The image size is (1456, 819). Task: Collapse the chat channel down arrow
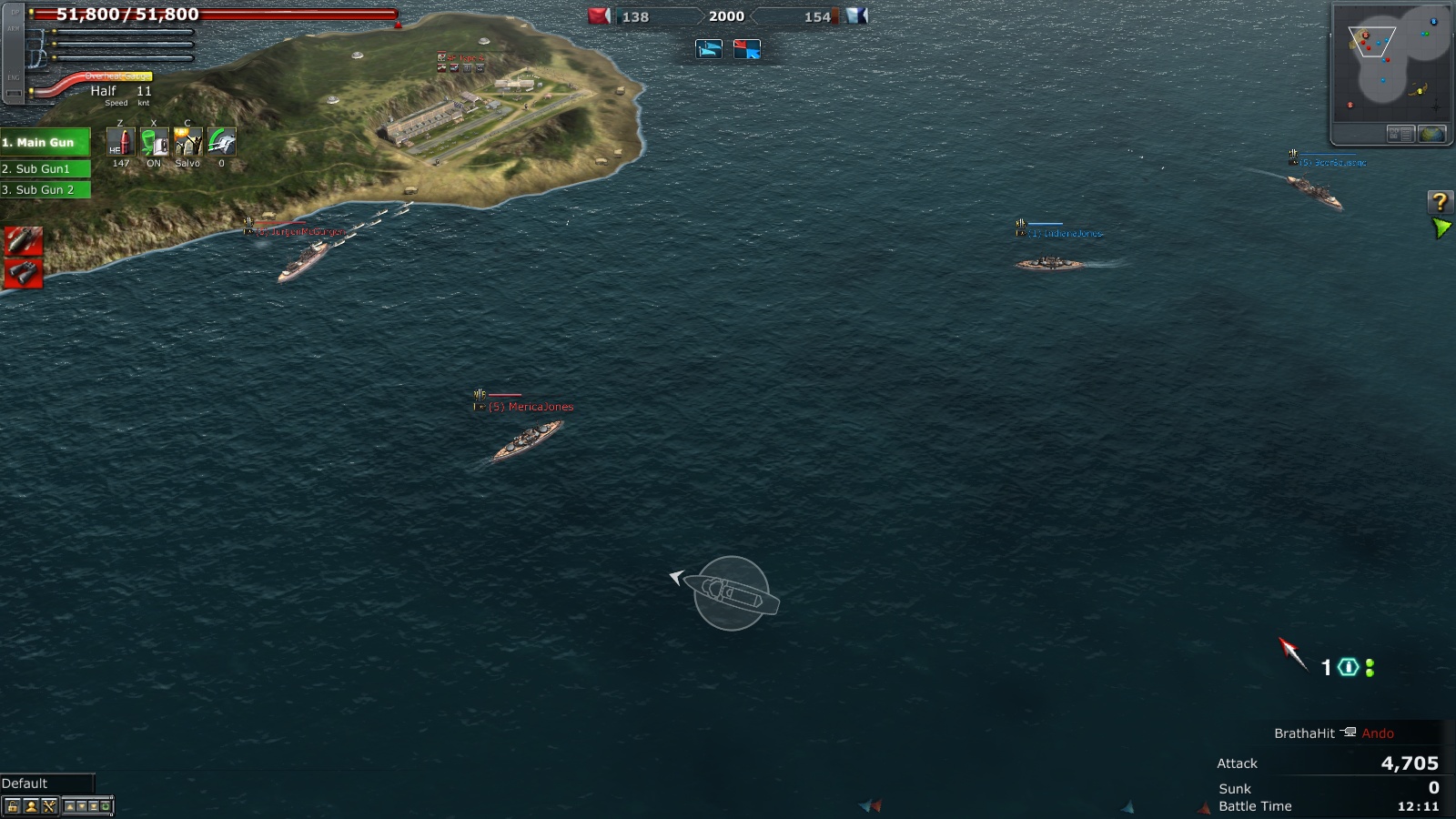click(81, 806)
